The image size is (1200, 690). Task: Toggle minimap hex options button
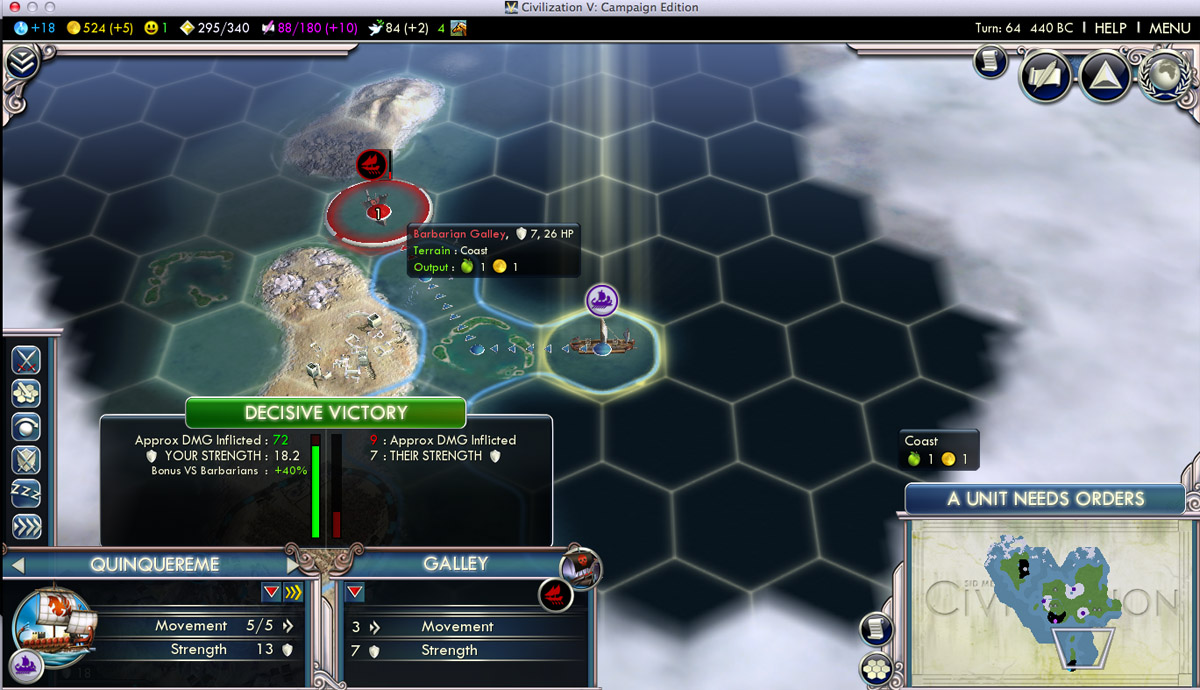876,667
